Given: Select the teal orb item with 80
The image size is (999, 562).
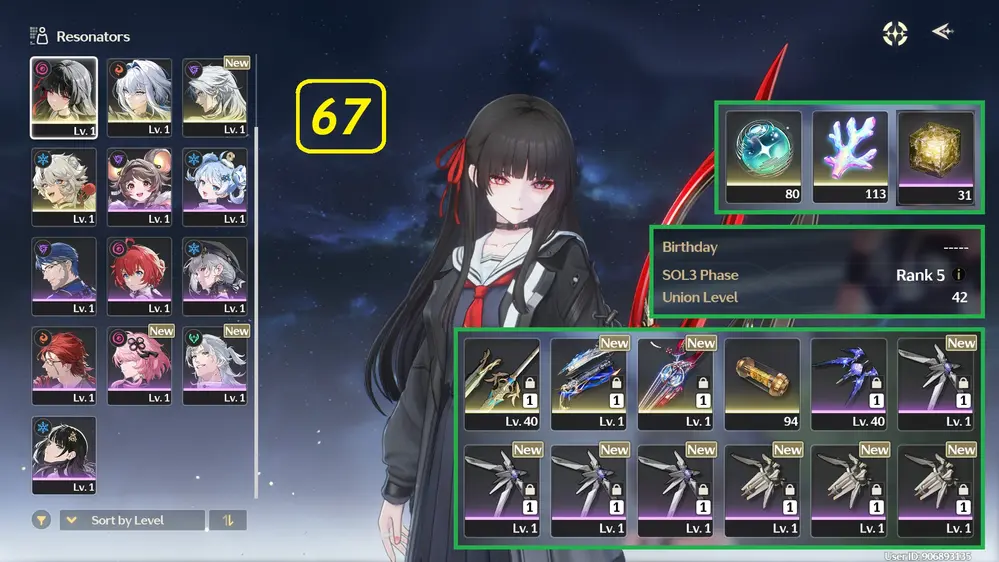Looking at the screenshot, I should [764, 157].
